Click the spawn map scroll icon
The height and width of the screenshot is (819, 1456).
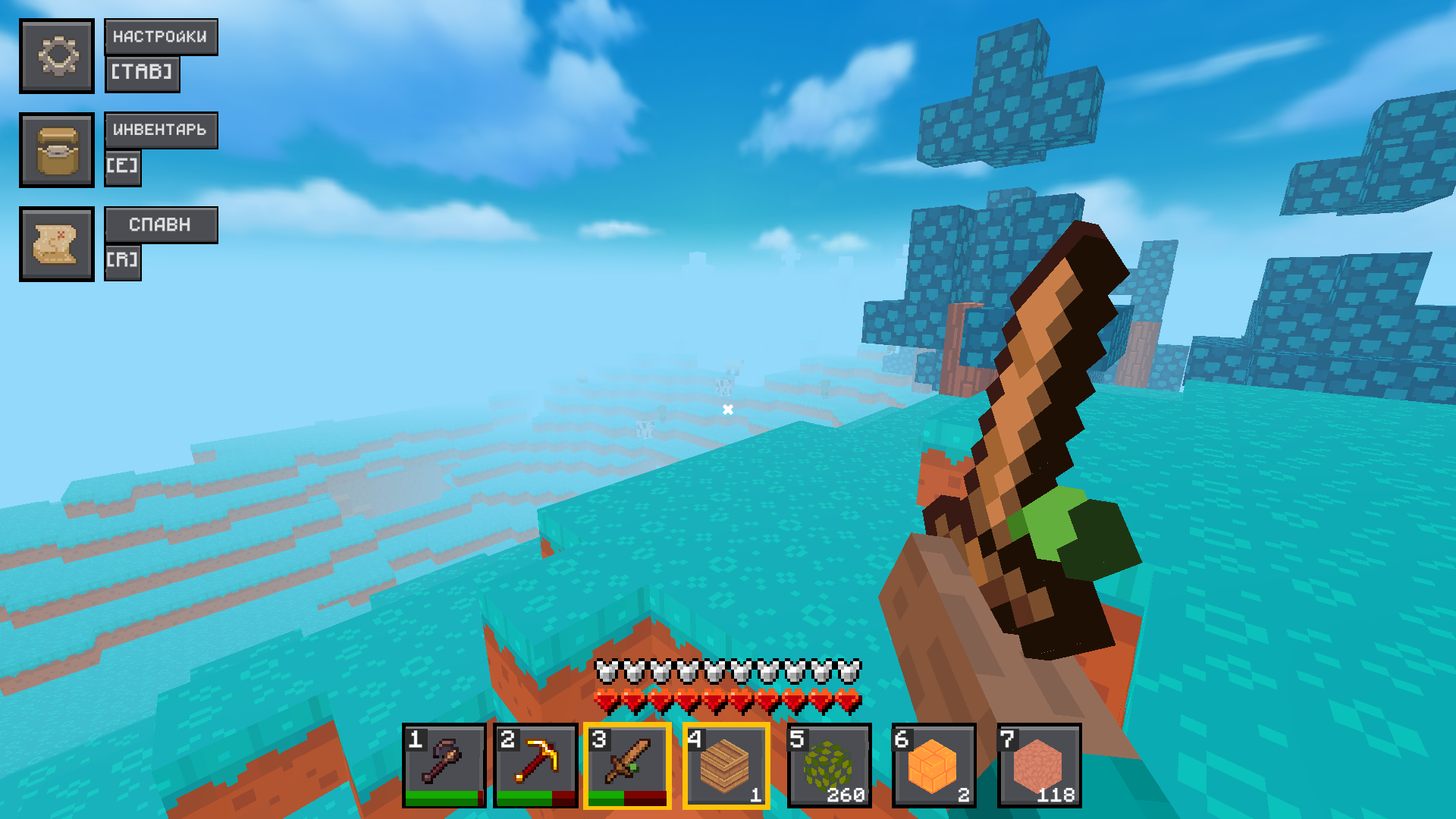pyautogui.click(x=57, y=244)
